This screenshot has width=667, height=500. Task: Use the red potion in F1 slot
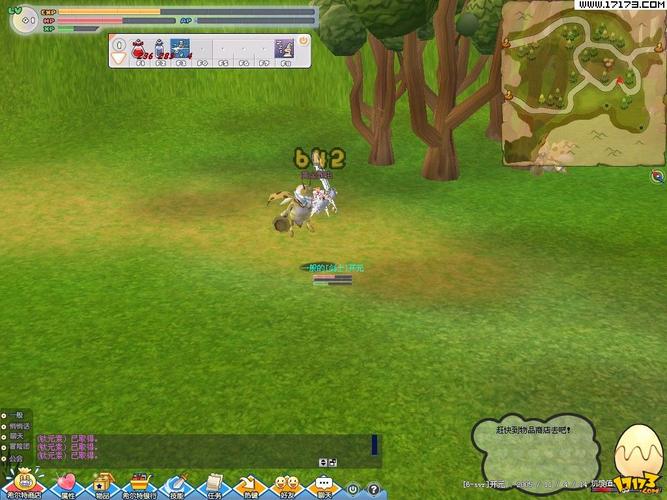point(140,47)
